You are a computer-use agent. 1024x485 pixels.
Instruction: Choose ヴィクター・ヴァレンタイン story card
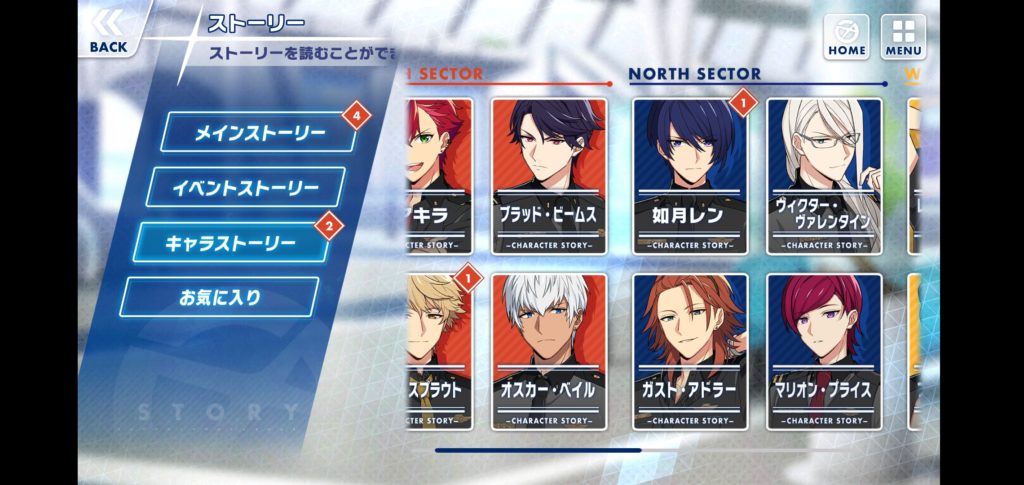click(825, 176)
